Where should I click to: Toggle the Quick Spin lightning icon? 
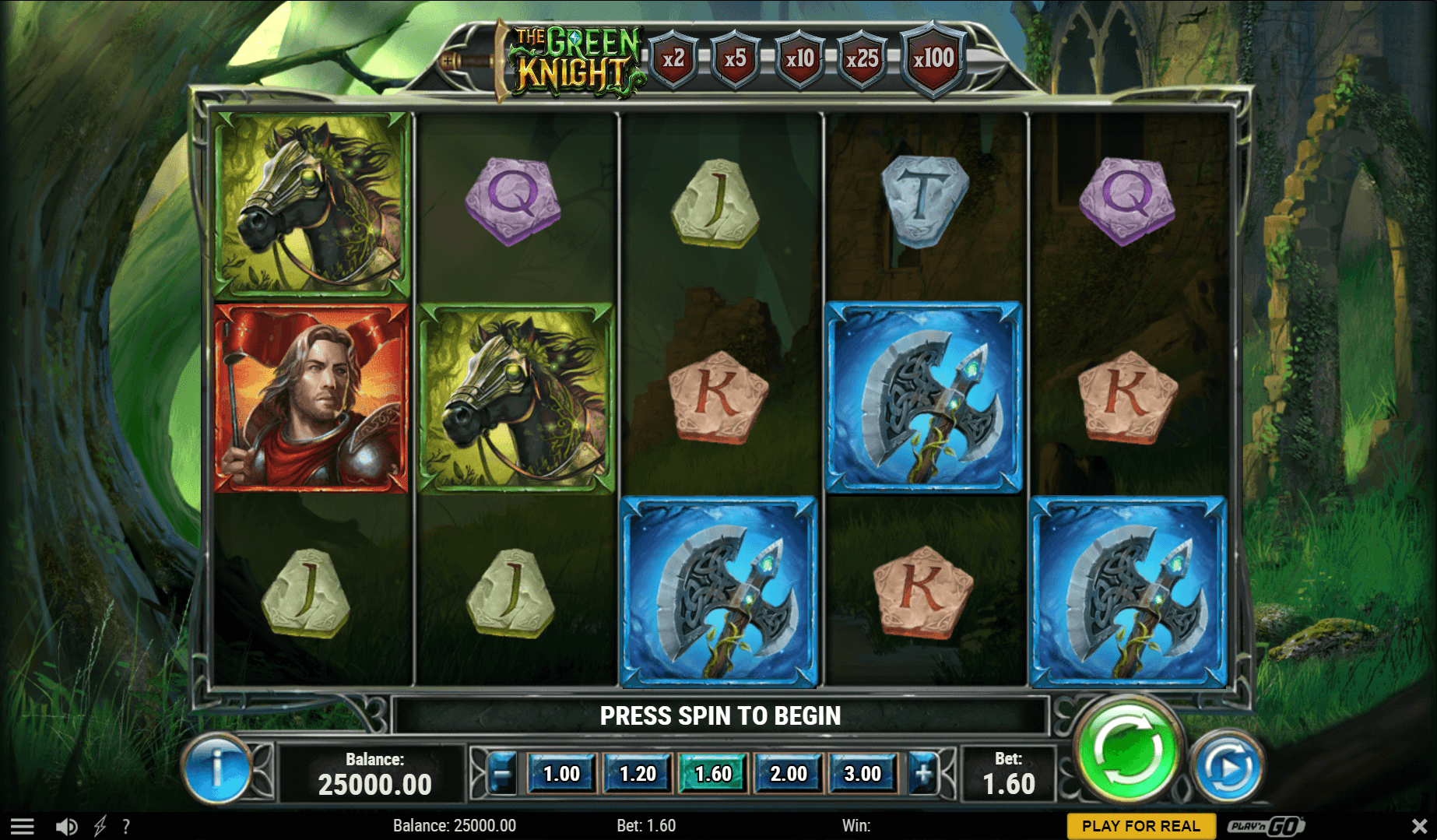coord(98,826)
